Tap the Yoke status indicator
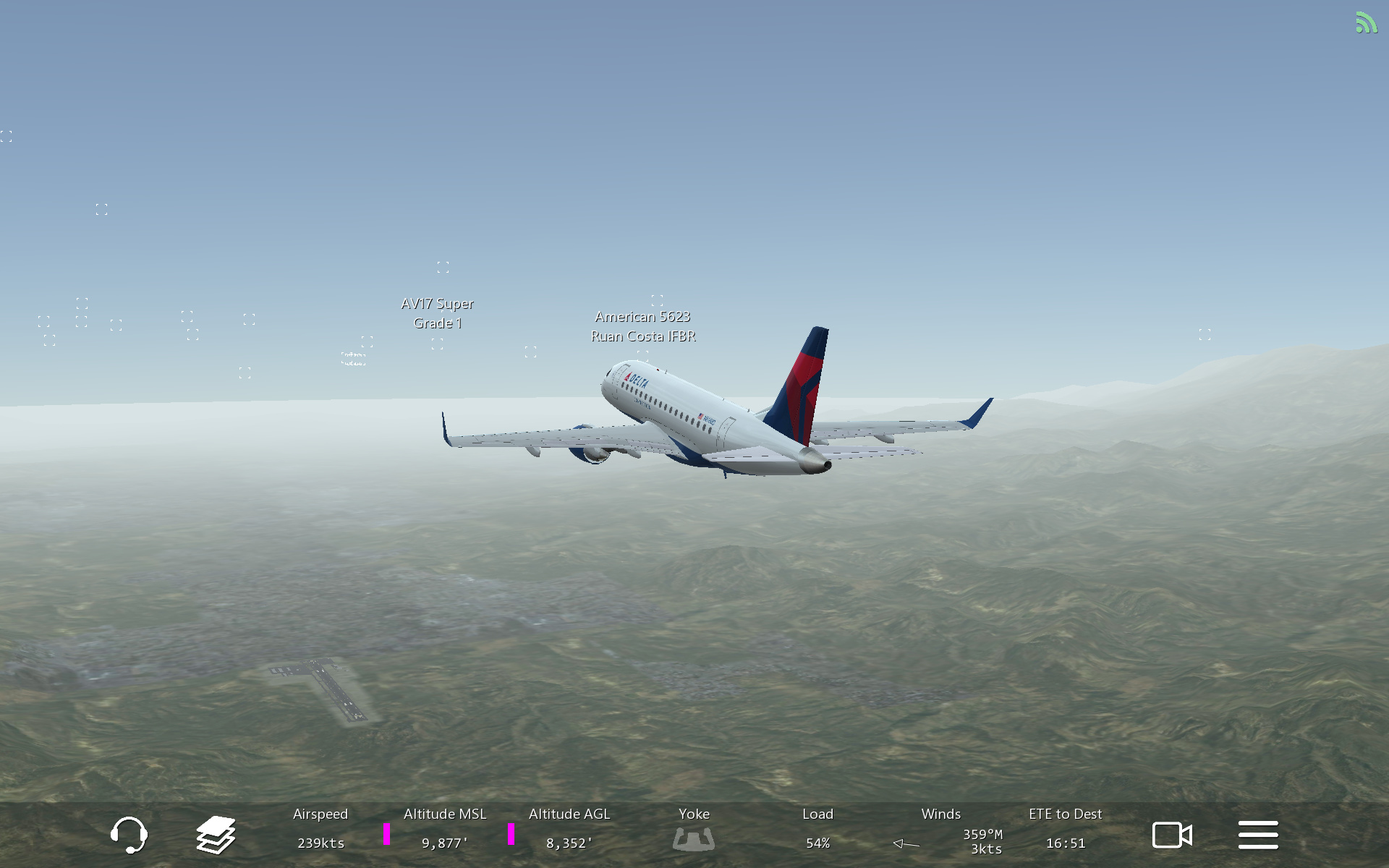Image resolution: width=1389 pixels, height=868 pixels. click(x=693, y=829)
